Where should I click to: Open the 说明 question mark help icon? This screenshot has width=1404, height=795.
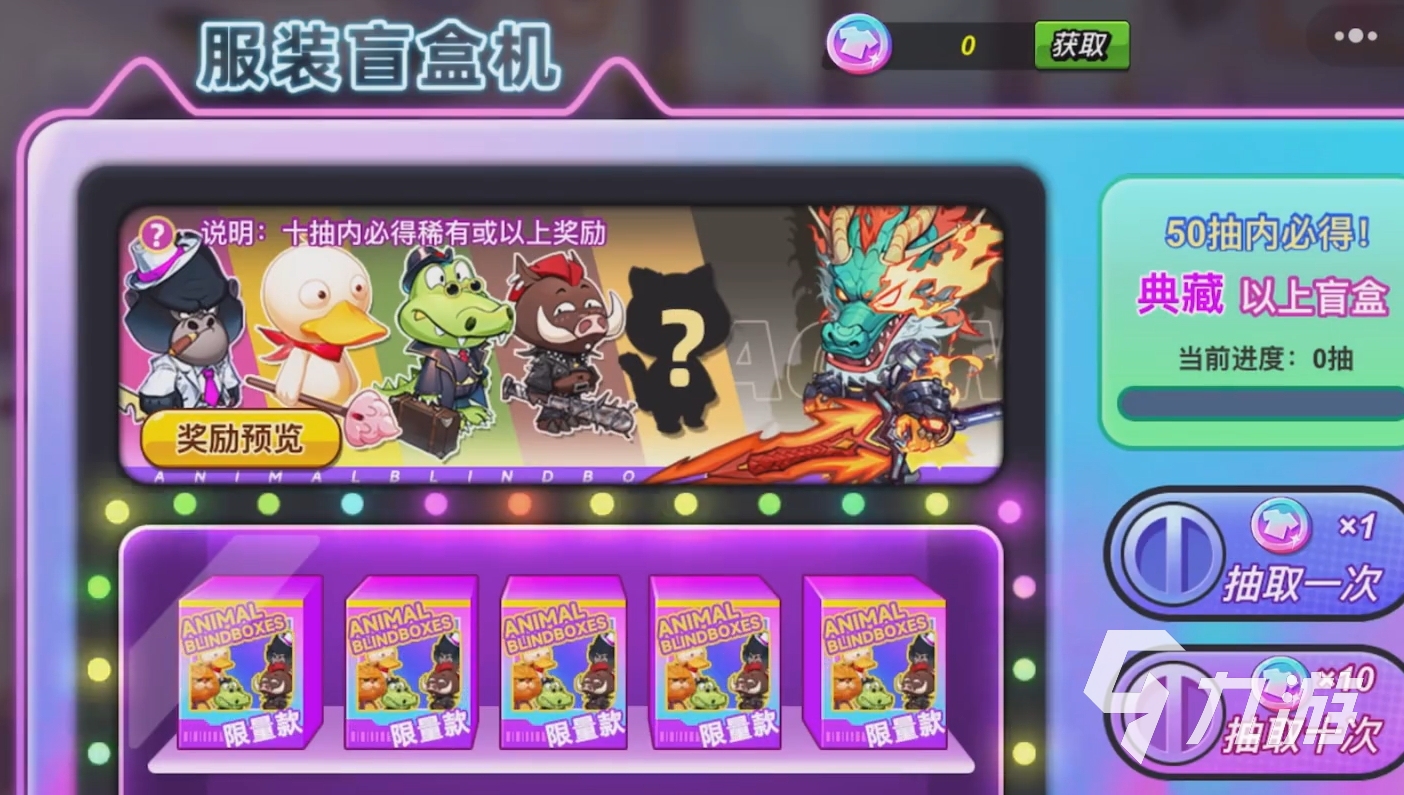tap(156, 235)
